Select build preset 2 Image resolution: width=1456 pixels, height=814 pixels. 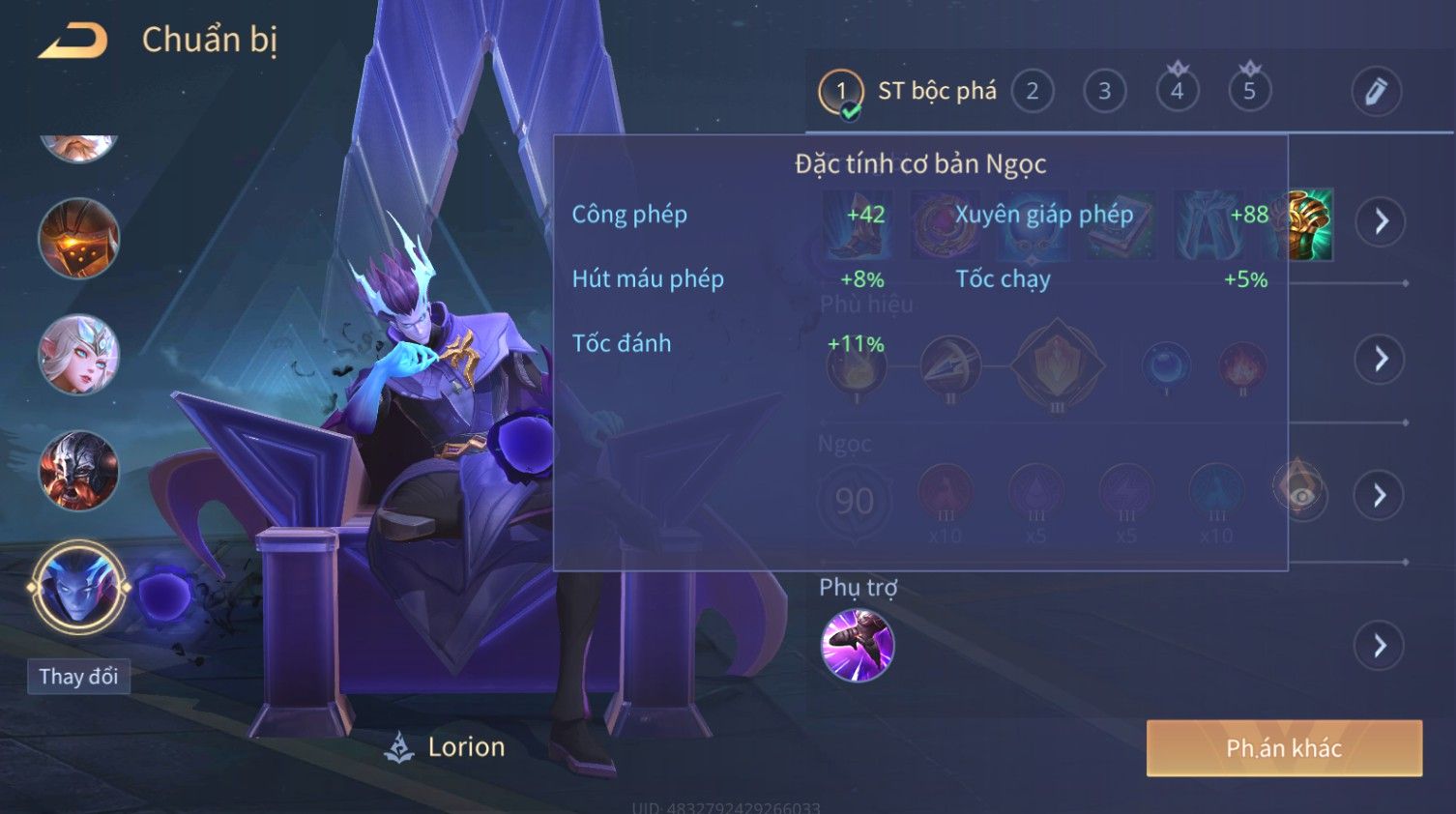(x=1032, y=92)
